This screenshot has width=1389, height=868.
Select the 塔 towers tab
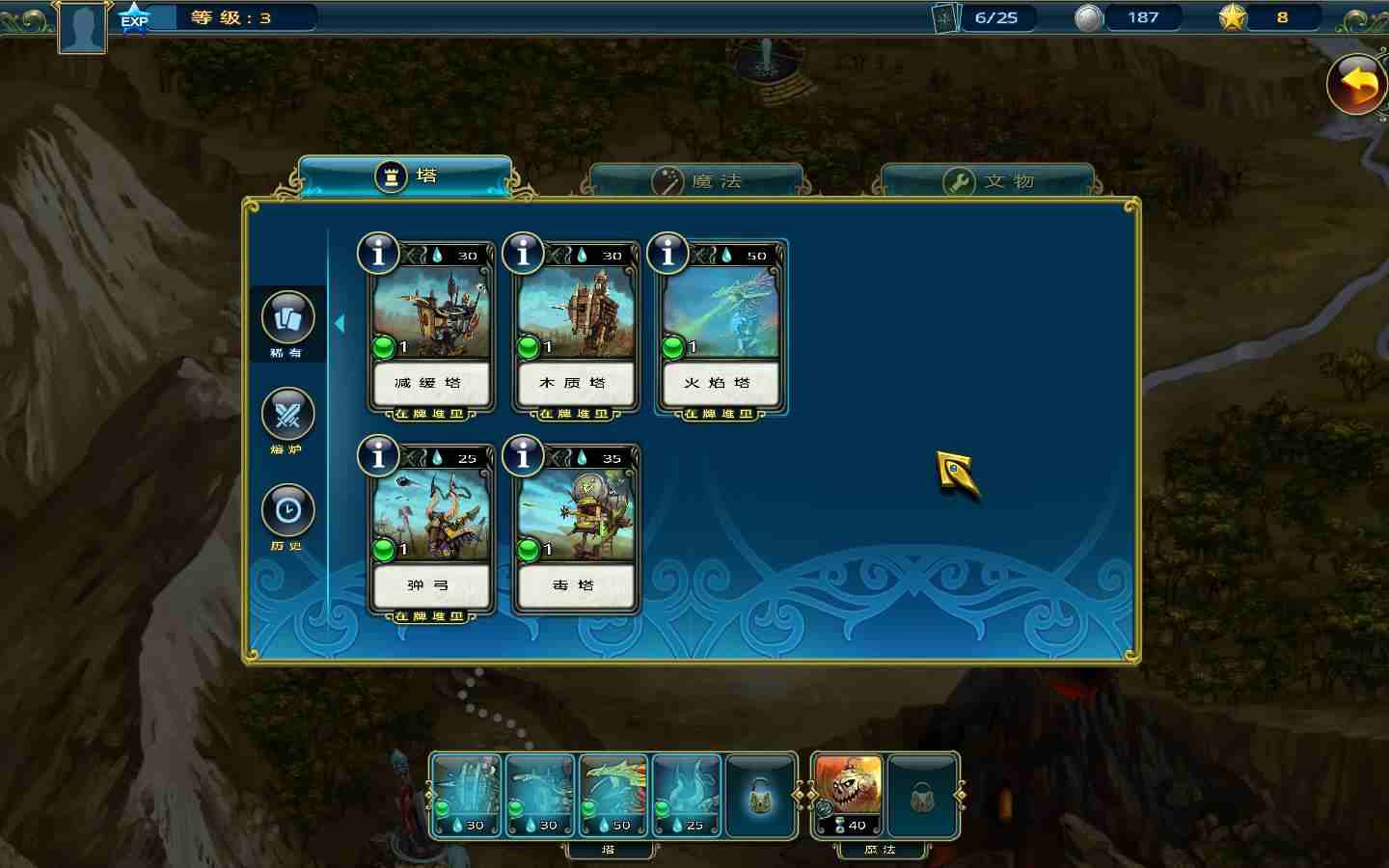click(x=405, y=176)
